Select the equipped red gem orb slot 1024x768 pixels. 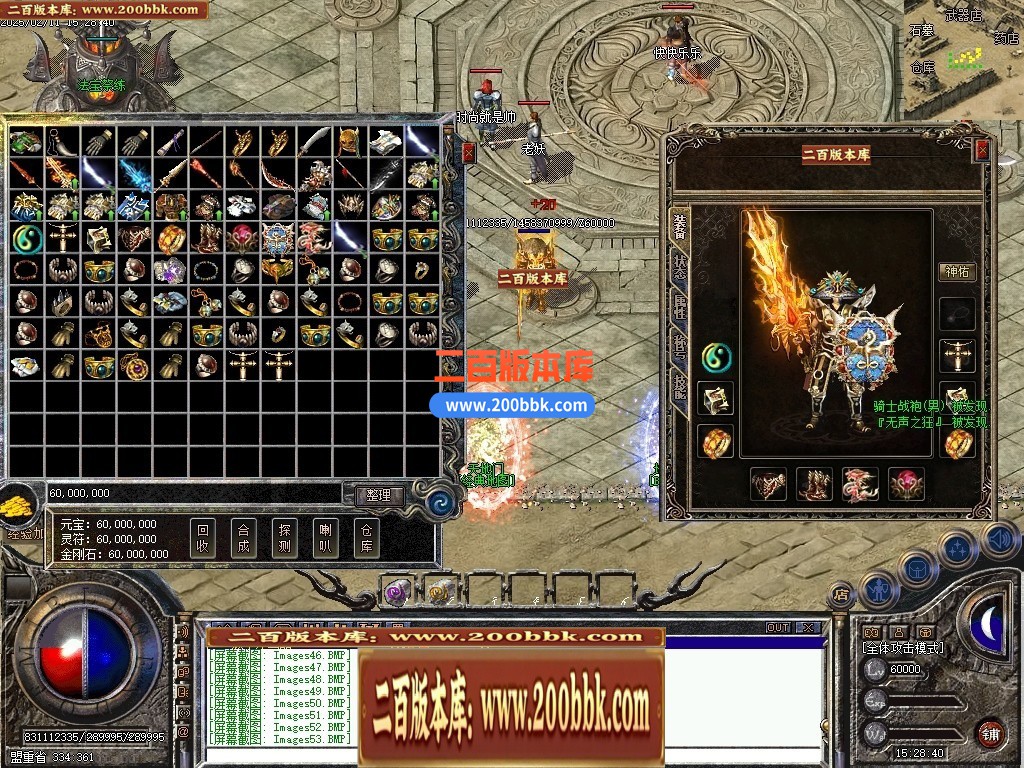906,484
